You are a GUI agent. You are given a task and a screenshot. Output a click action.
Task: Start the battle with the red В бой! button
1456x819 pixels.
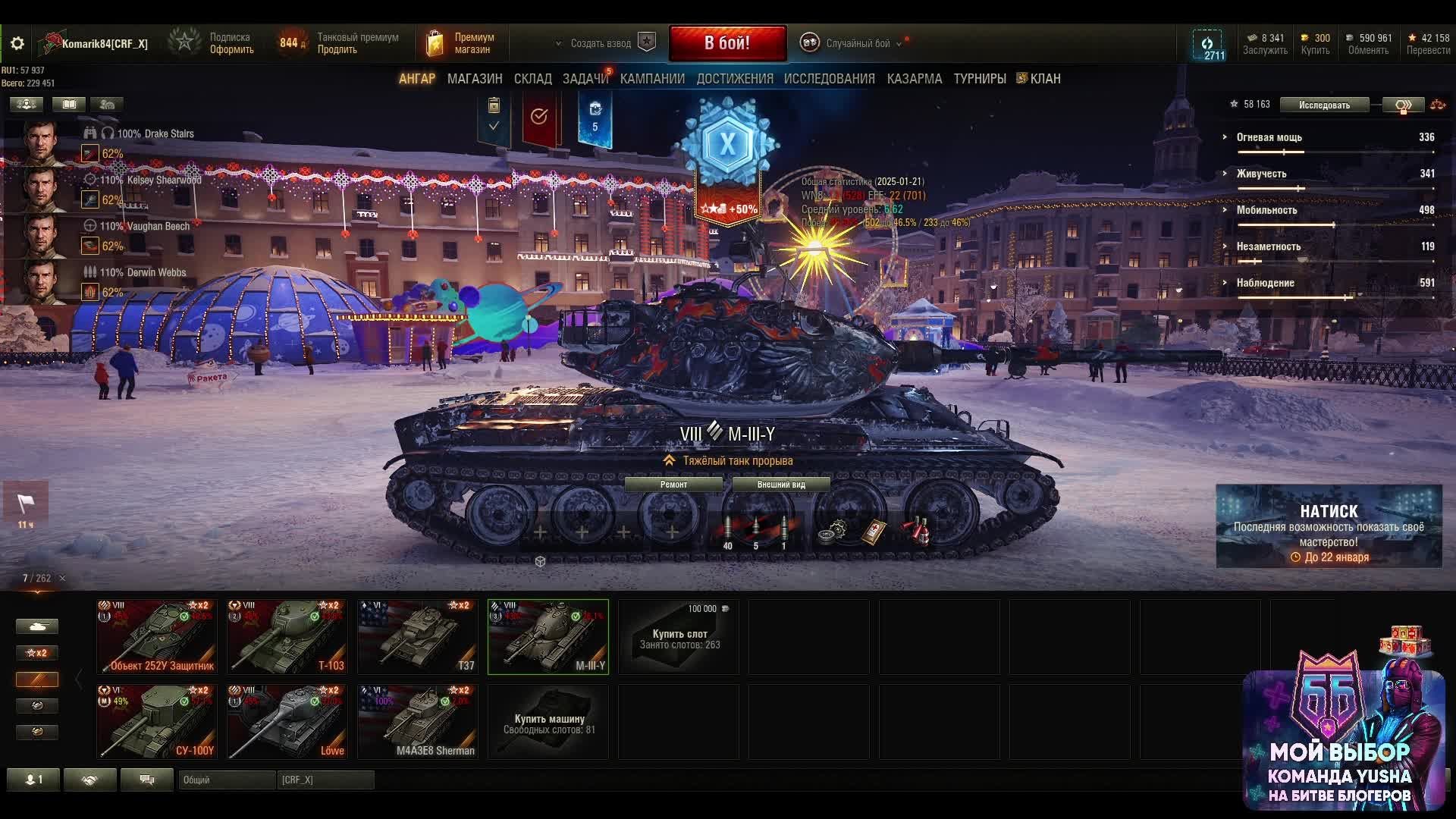click(x=727, y=43)
